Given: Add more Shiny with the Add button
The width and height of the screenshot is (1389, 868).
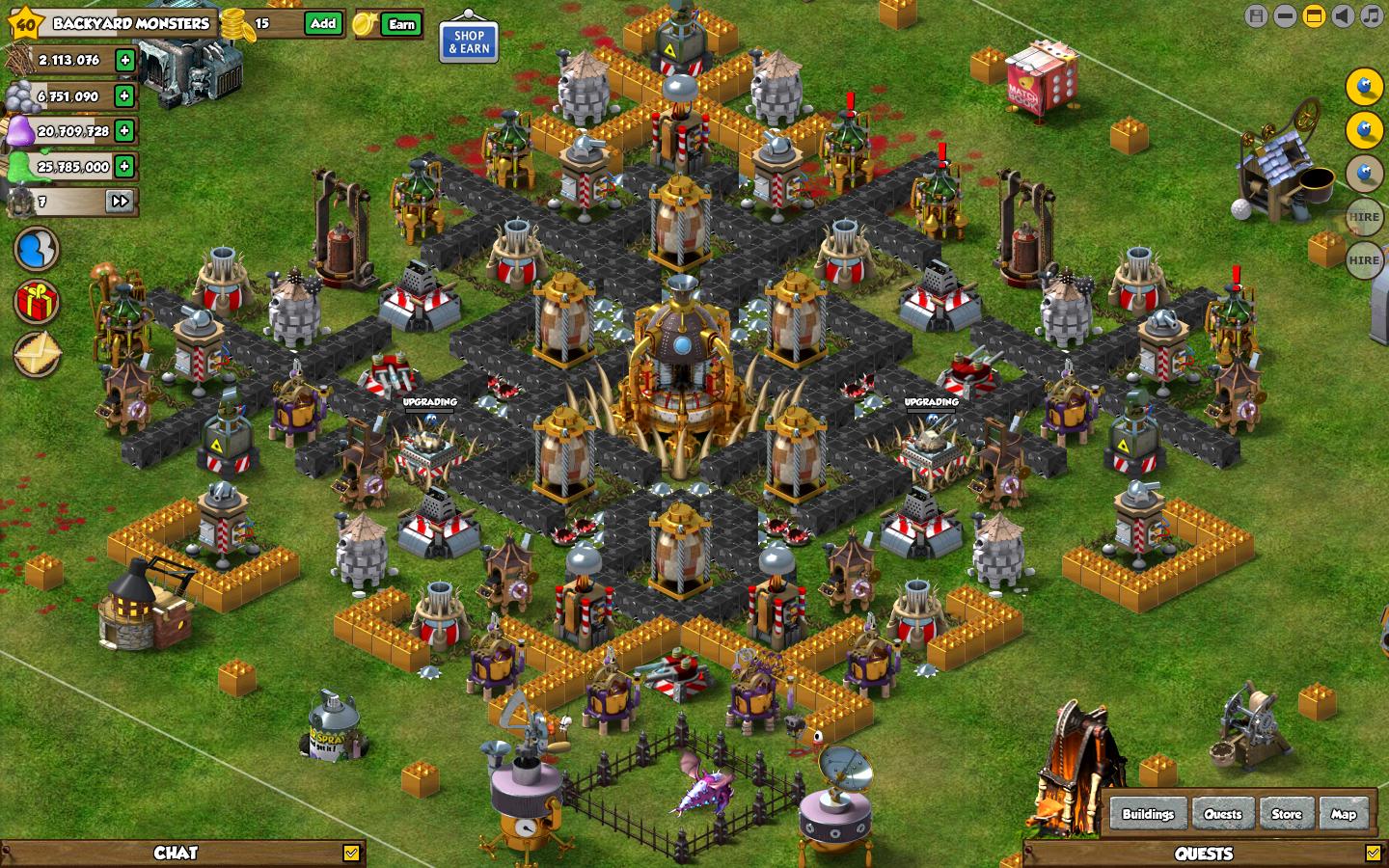Looking at the screenshot, I should (x=323, y=24).
